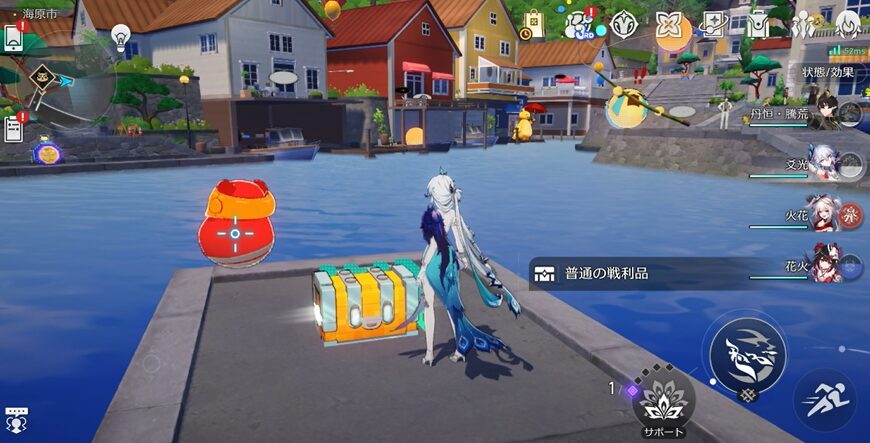
Task: Open the backpack inventory icon
Action: (x=759, y=23)
